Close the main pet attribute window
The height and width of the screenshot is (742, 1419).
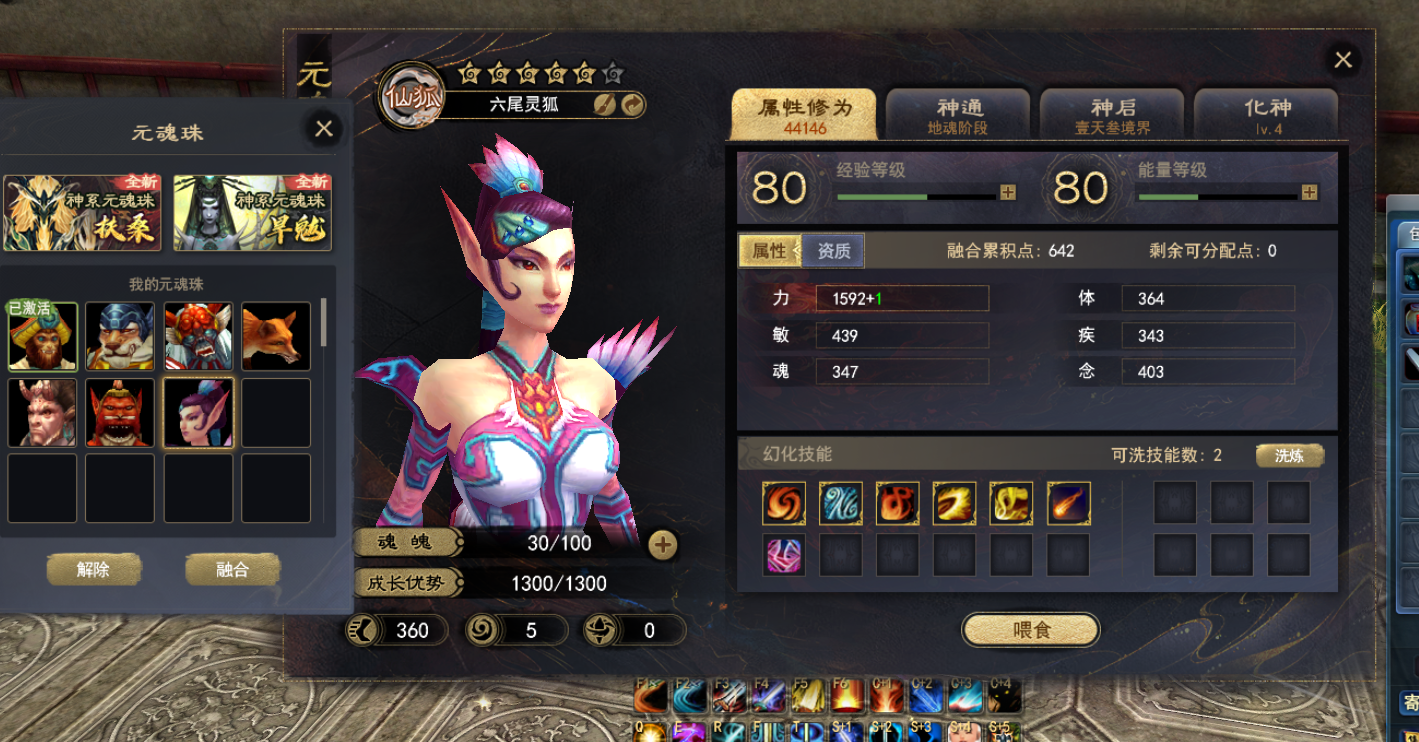pyautogui.click(x=1342, y=60)
